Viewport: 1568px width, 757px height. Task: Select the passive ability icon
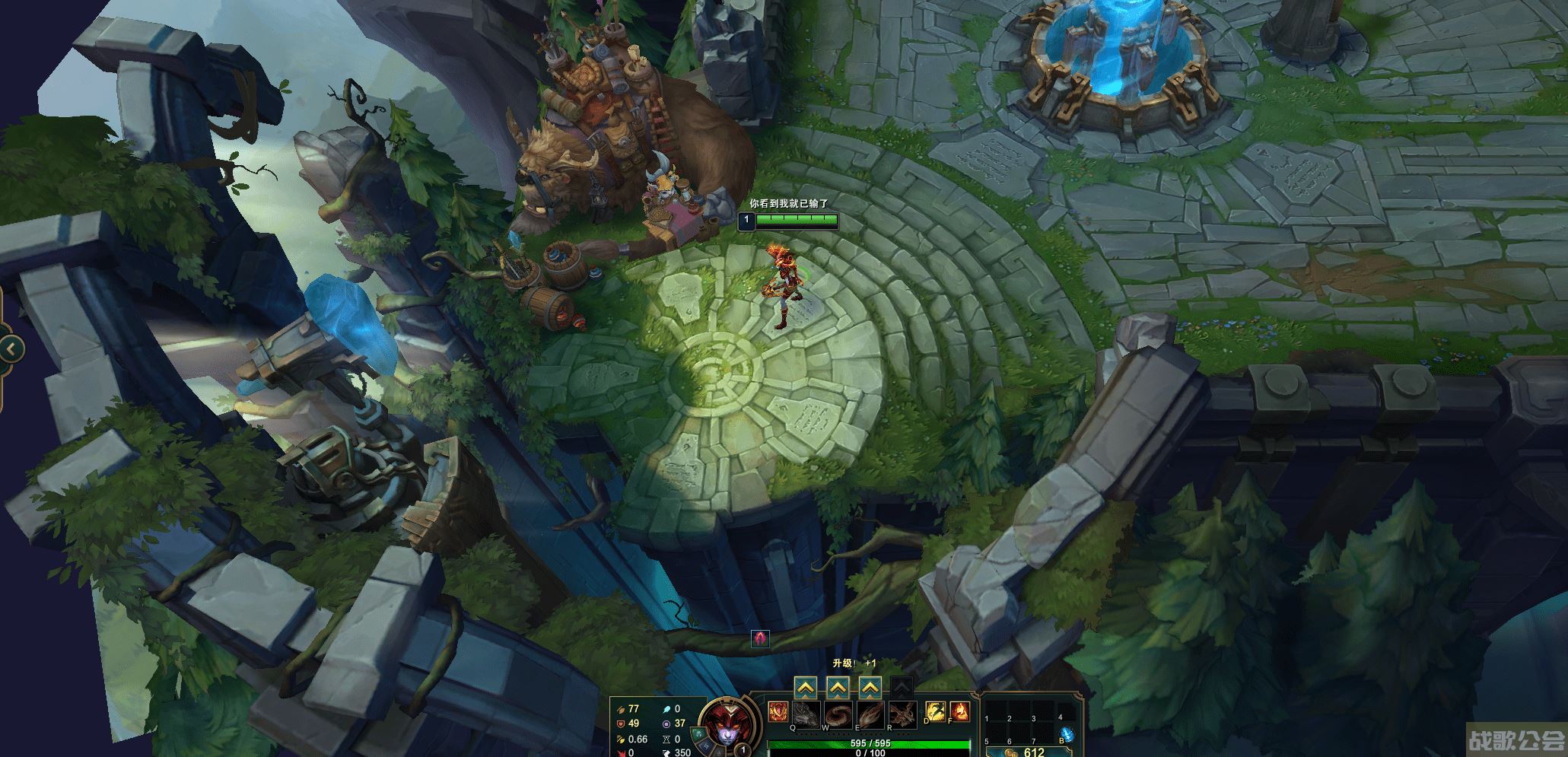point(778,713)
